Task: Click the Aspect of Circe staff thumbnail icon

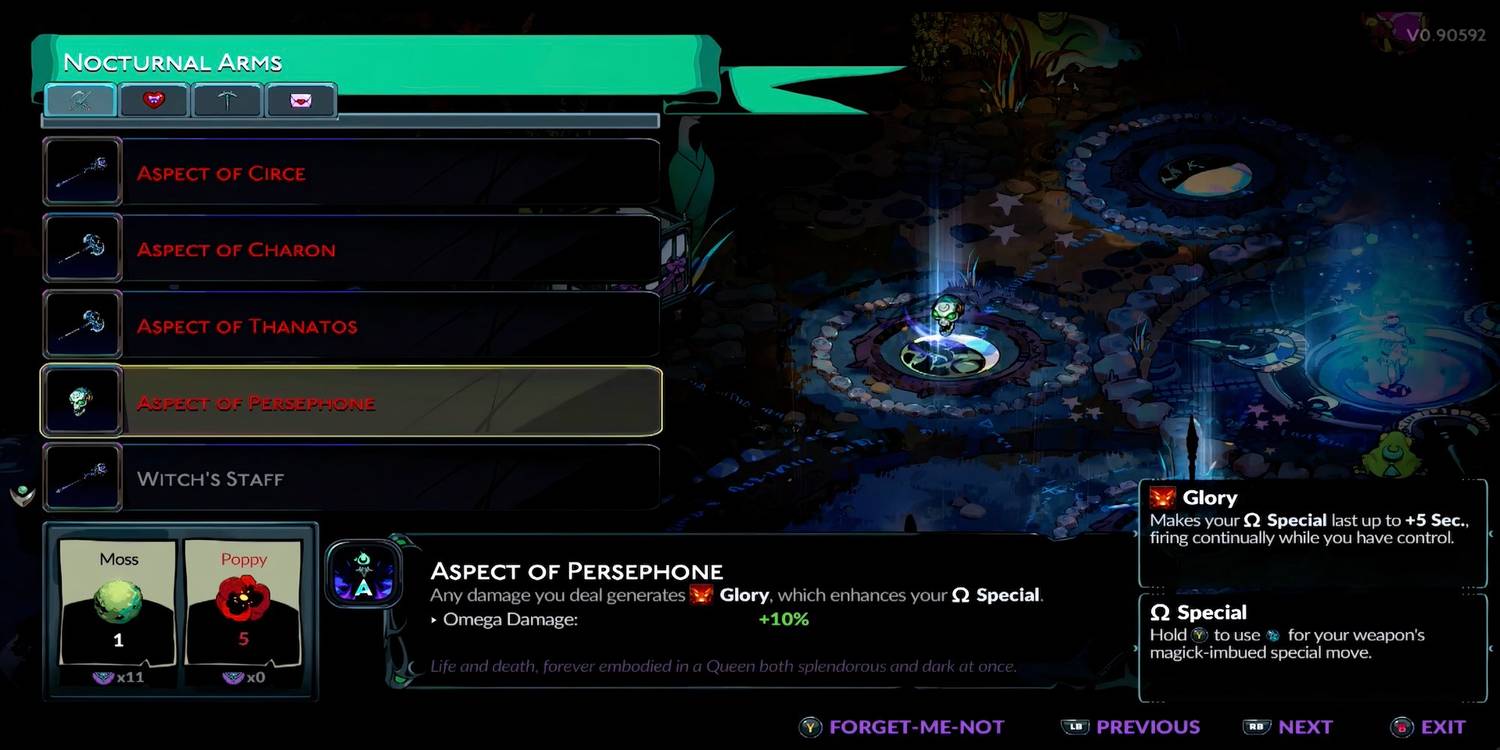Action: [82, 171]
